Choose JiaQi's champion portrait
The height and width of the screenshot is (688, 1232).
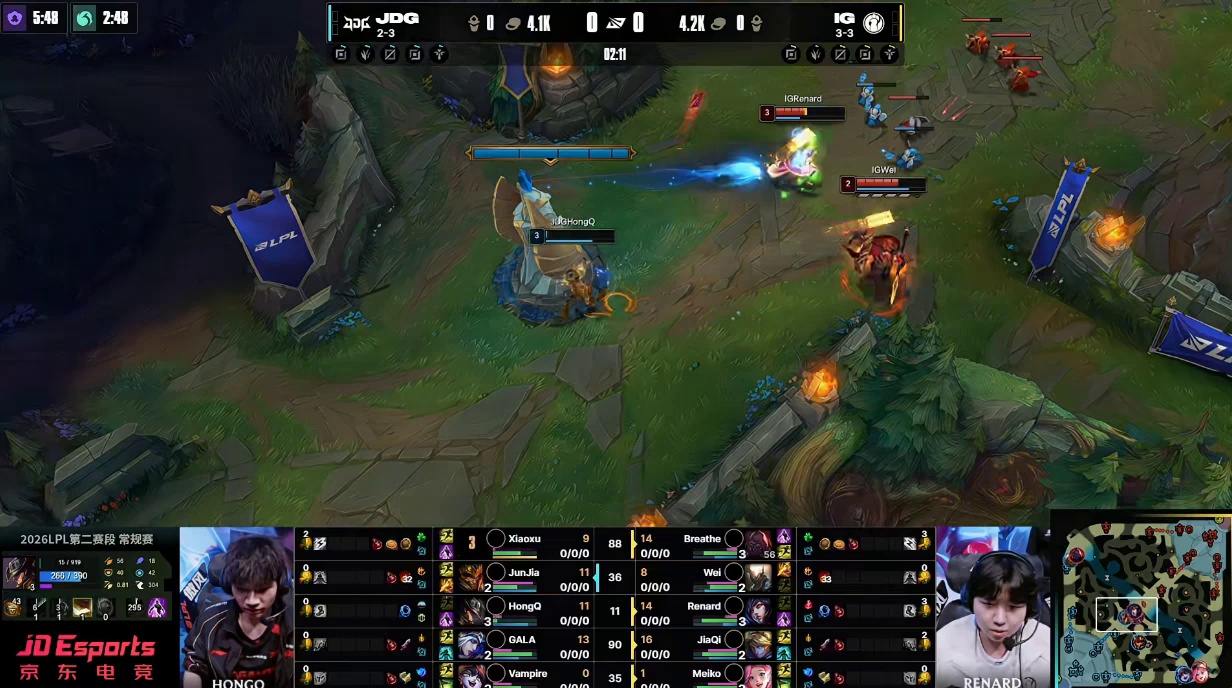[759, 644]
